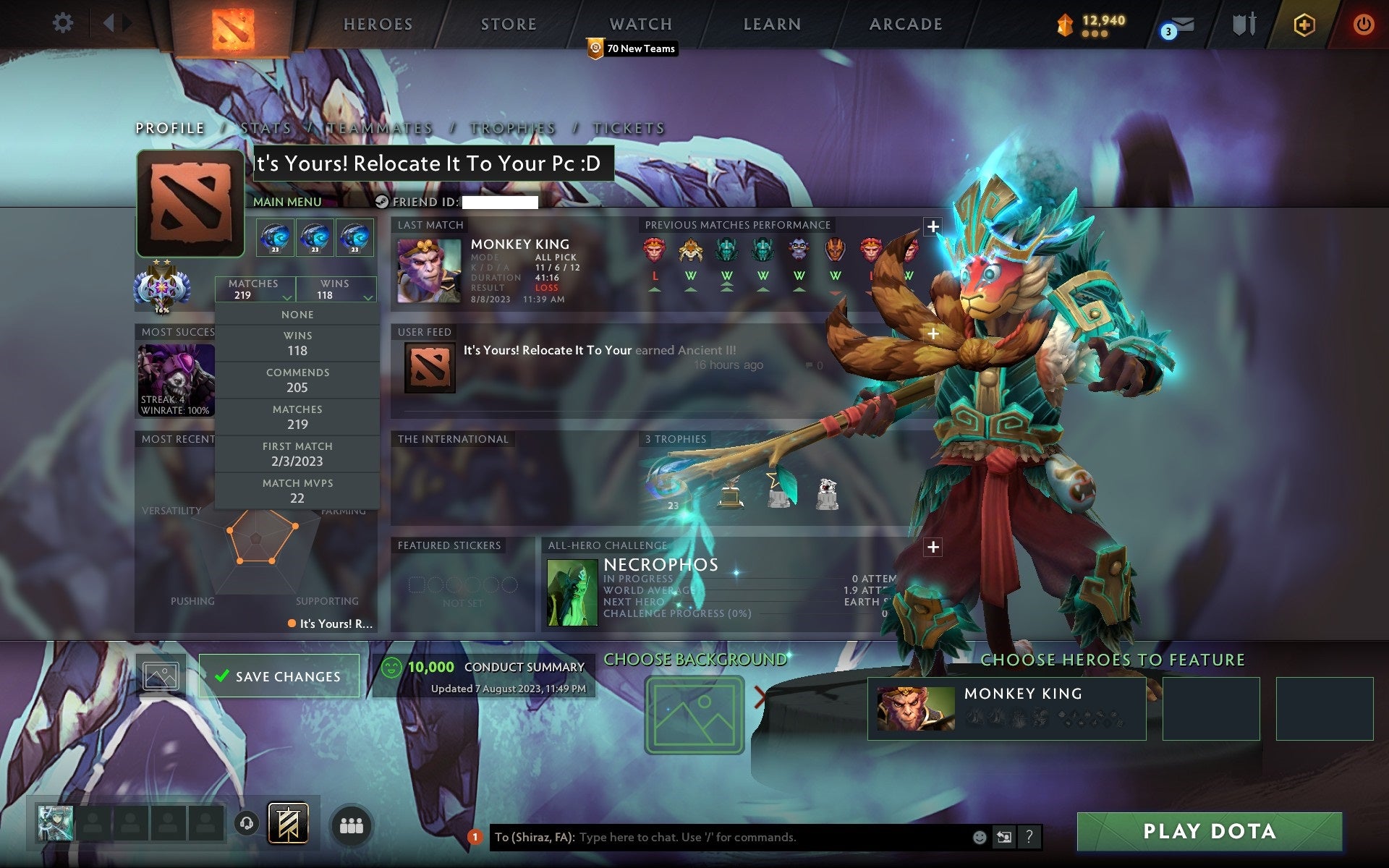The width and height of the screenshot is (1389, 868).
Task: Open the WINS sort dropdown
Action: click(335, 289)
